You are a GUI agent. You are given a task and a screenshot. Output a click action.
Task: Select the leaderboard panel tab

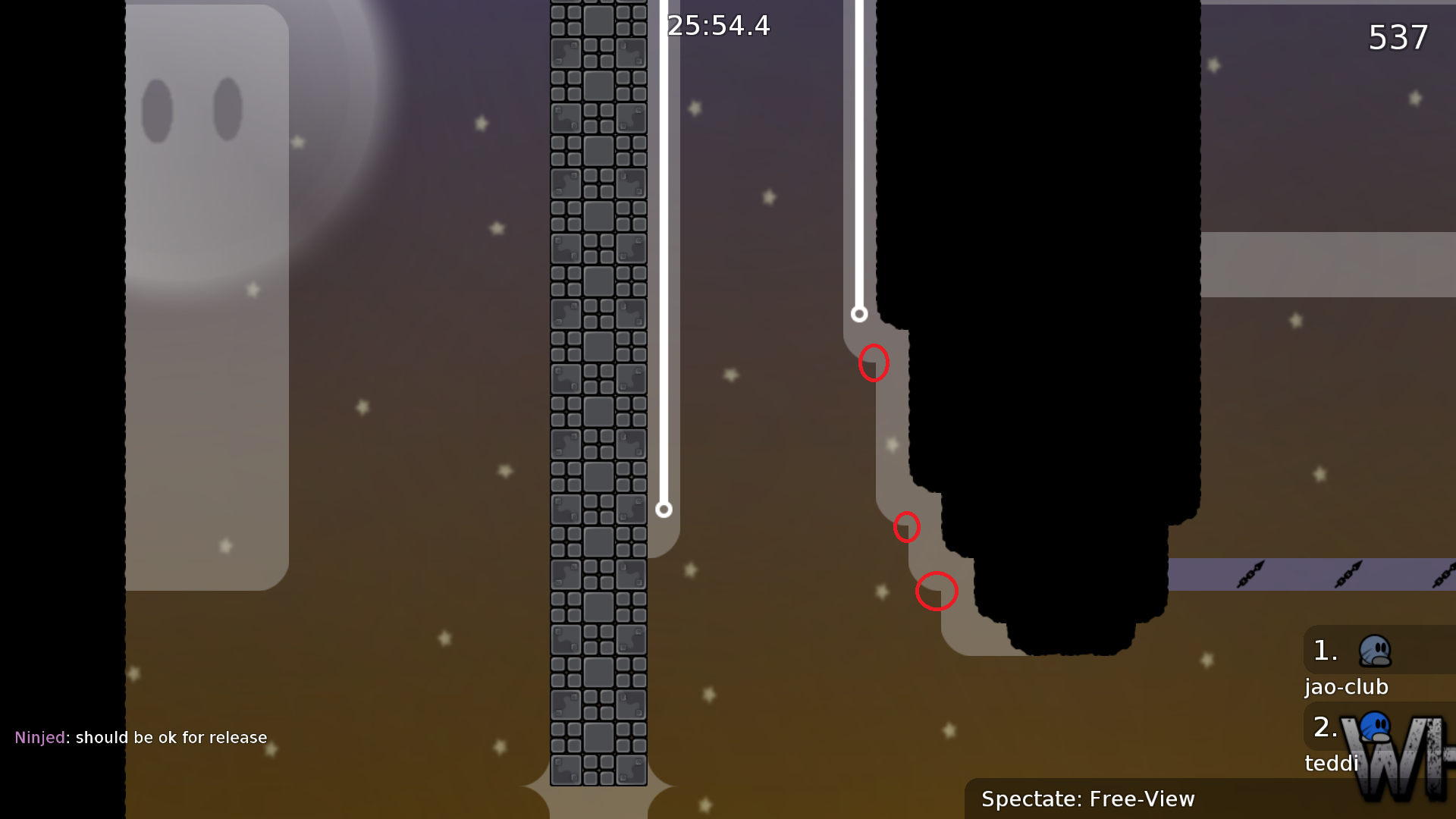1365,705
